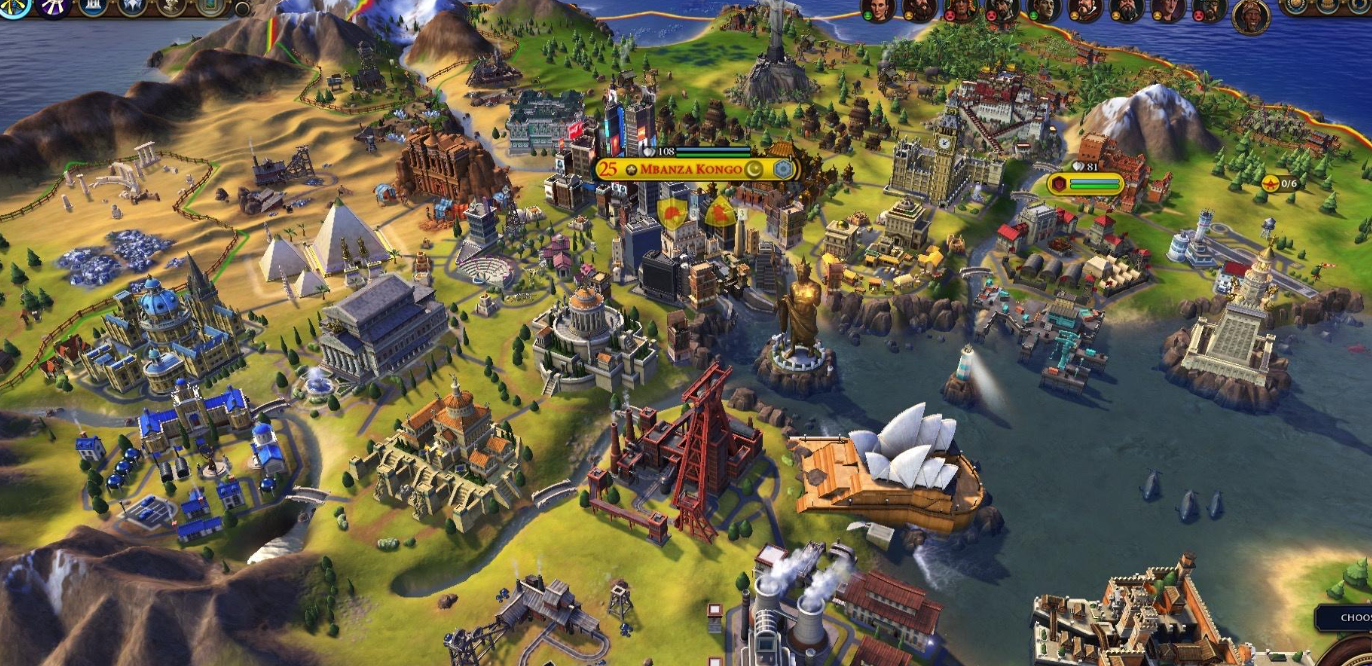This screenshot has height=666, width=1372.
Task: Click the aerodrome 0/6 aircraft capacity badge
Action: point(1280,183)
